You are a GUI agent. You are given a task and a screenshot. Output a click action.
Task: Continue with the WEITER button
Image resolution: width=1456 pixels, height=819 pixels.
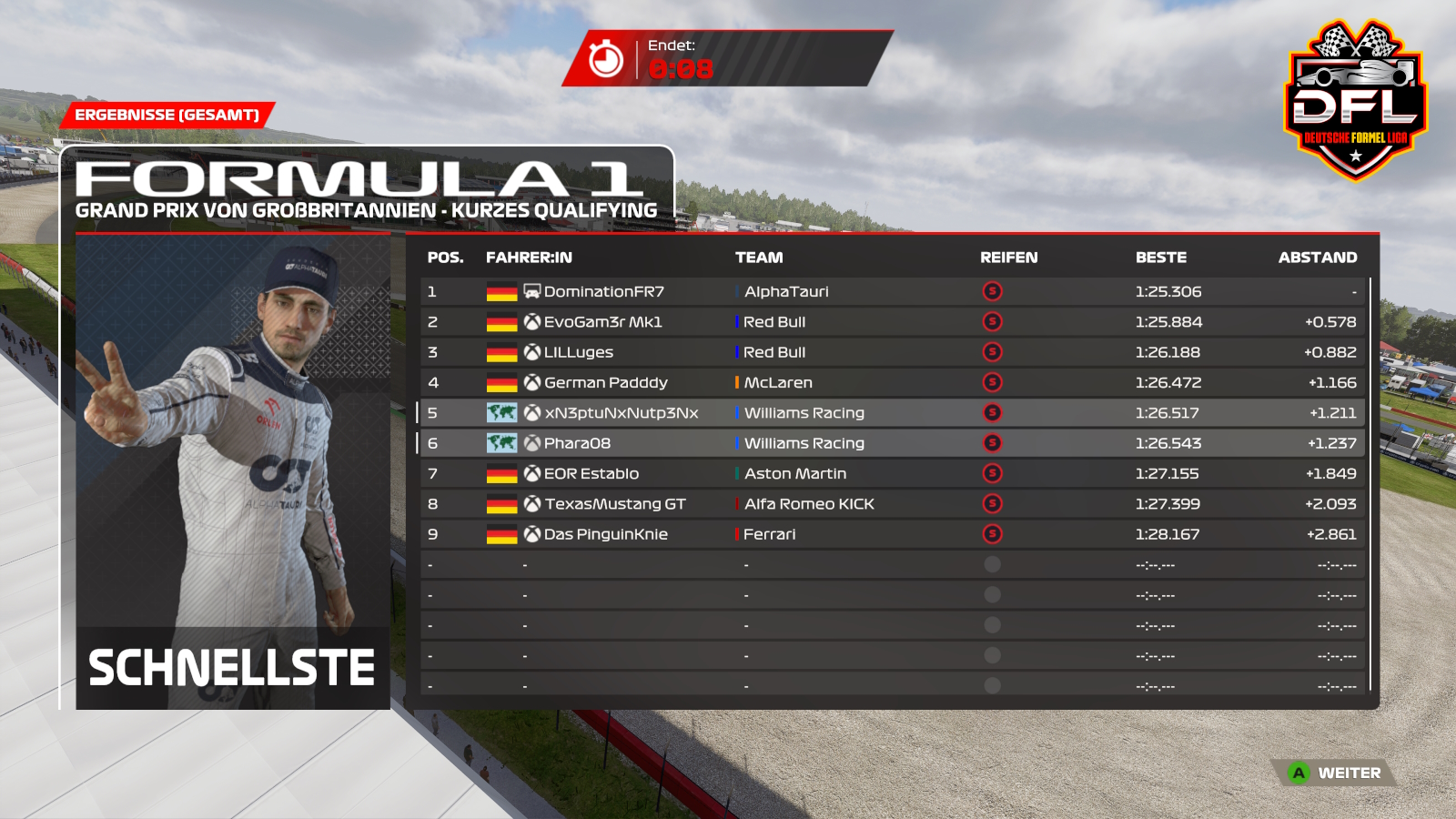1336,773
